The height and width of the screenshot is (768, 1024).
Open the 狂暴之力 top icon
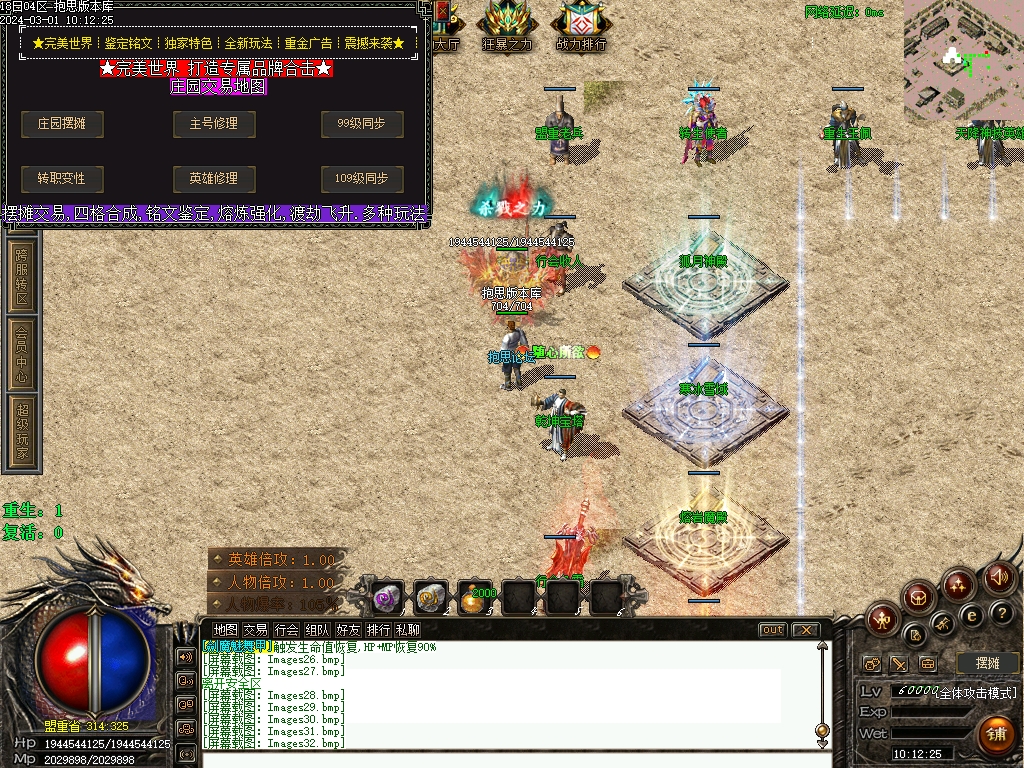coord(507,27)
